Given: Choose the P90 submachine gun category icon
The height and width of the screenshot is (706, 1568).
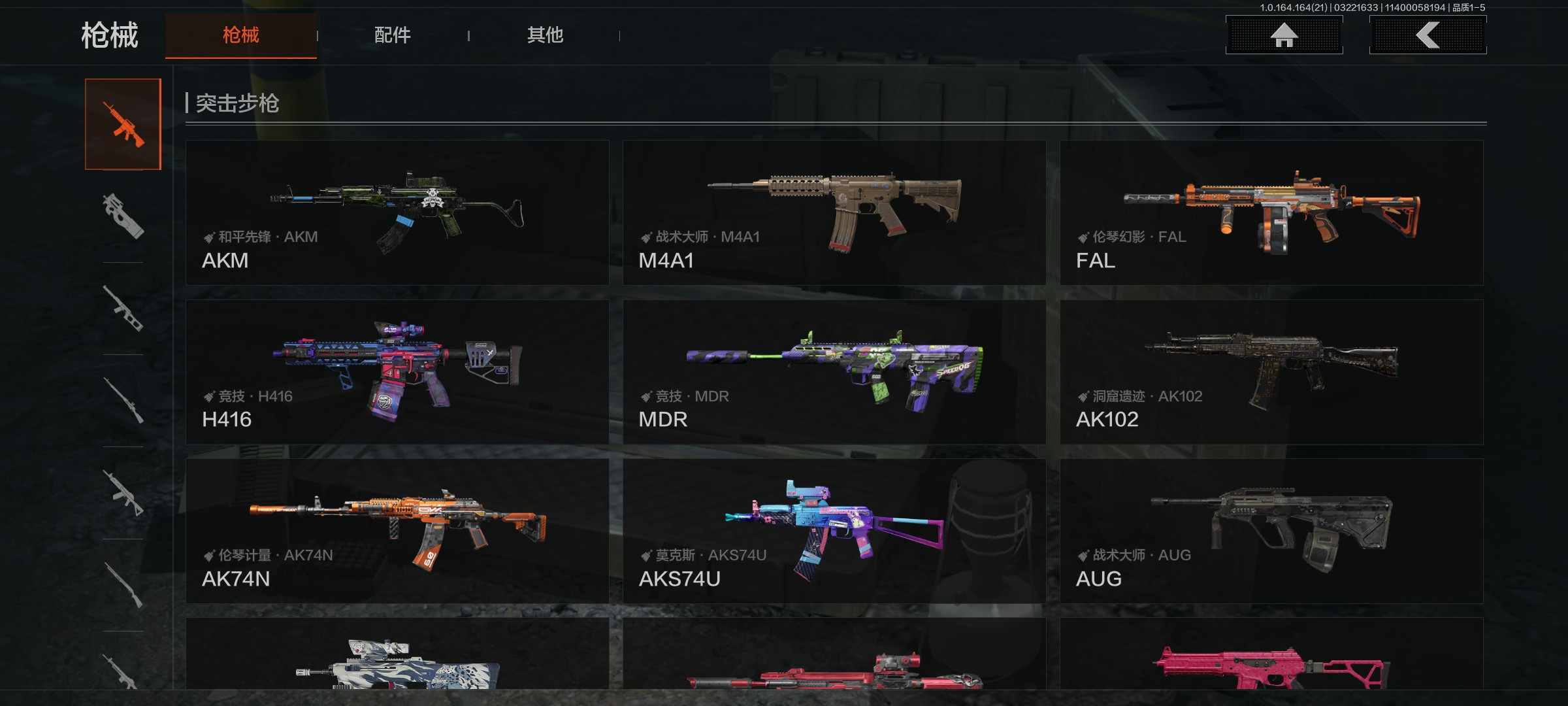Looking at the screenshot, I should pyautogui.click(x=123, y=216).
